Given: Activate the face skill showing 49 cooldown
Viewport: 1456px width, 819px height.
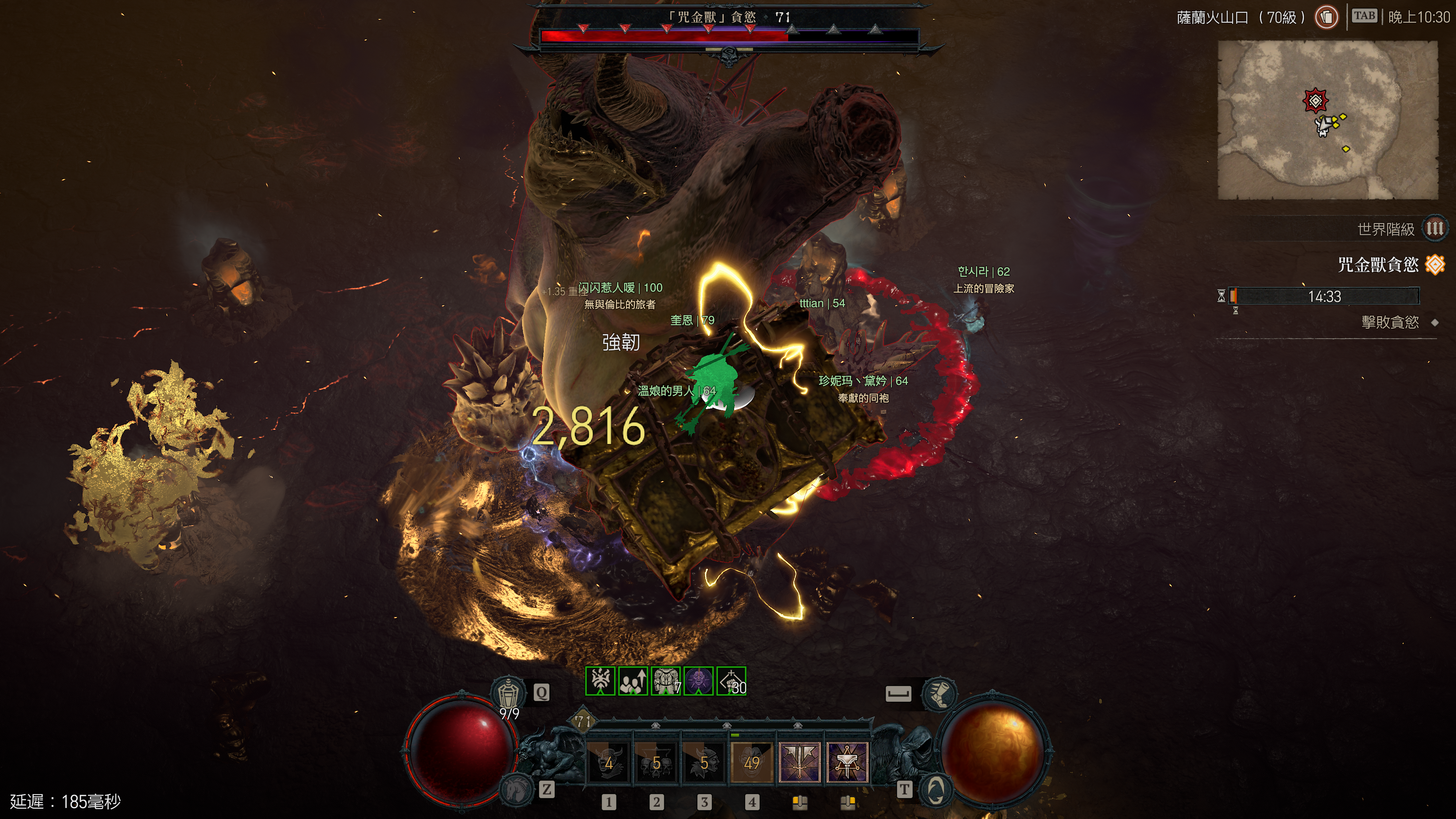Looking at the screenshot, I should pyautogui.click(x=752, y=762).
